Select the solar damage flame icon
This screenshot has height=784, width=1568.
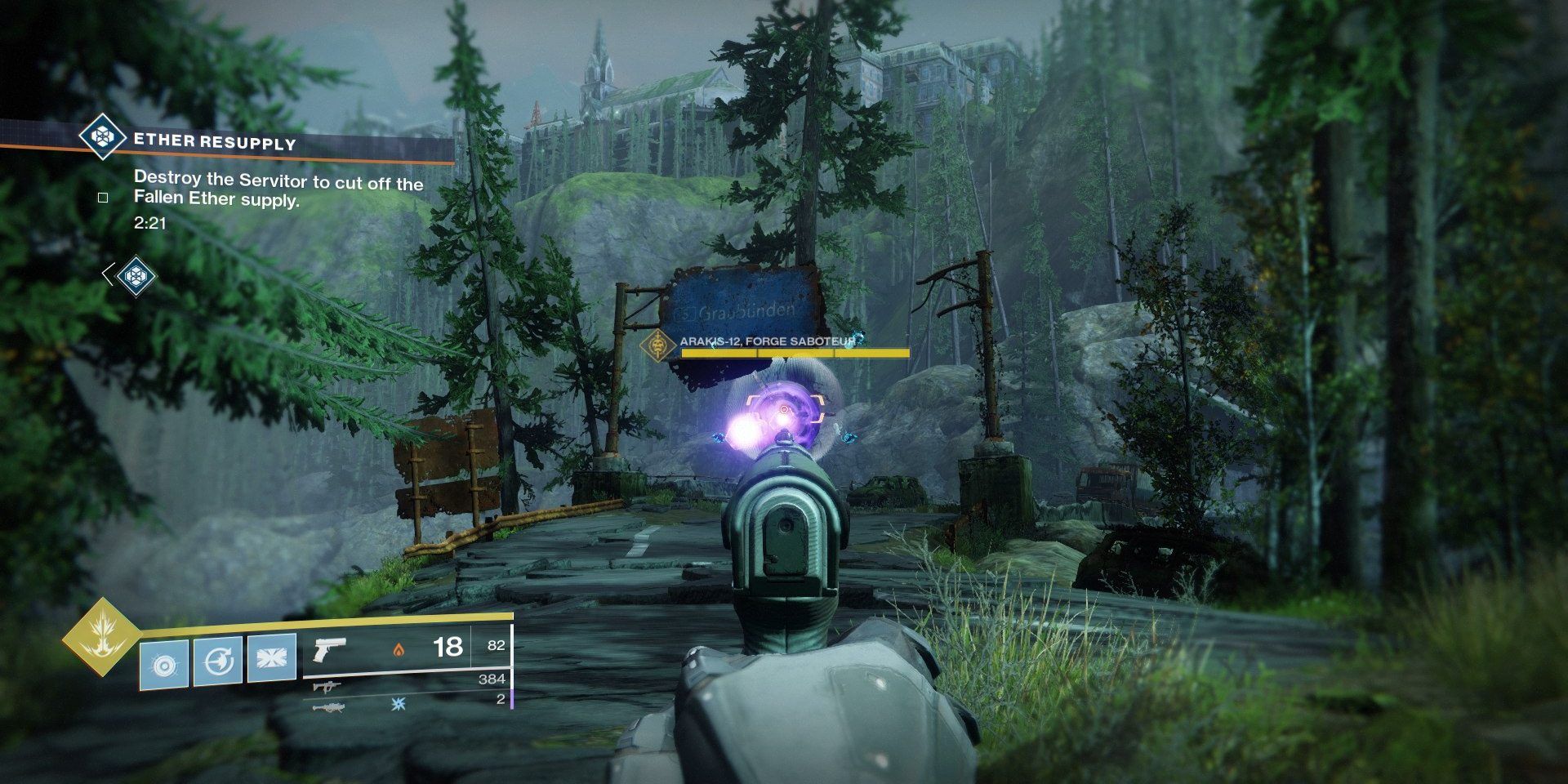pos(399,648)
